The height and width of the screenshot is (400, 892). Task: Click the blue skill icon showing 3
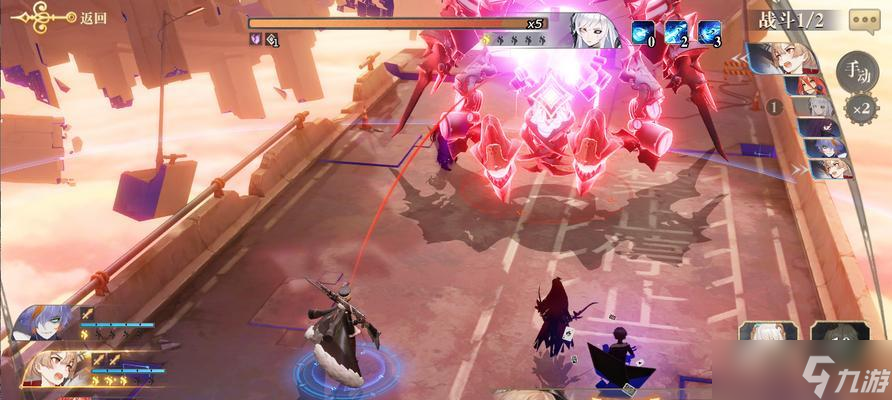click(710, 33)
